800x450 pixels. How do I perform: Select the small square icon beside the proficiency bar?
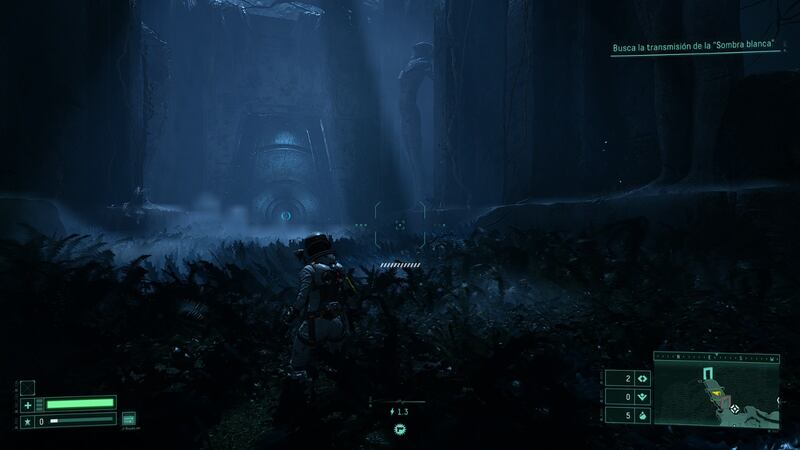(x=128, y=419)
